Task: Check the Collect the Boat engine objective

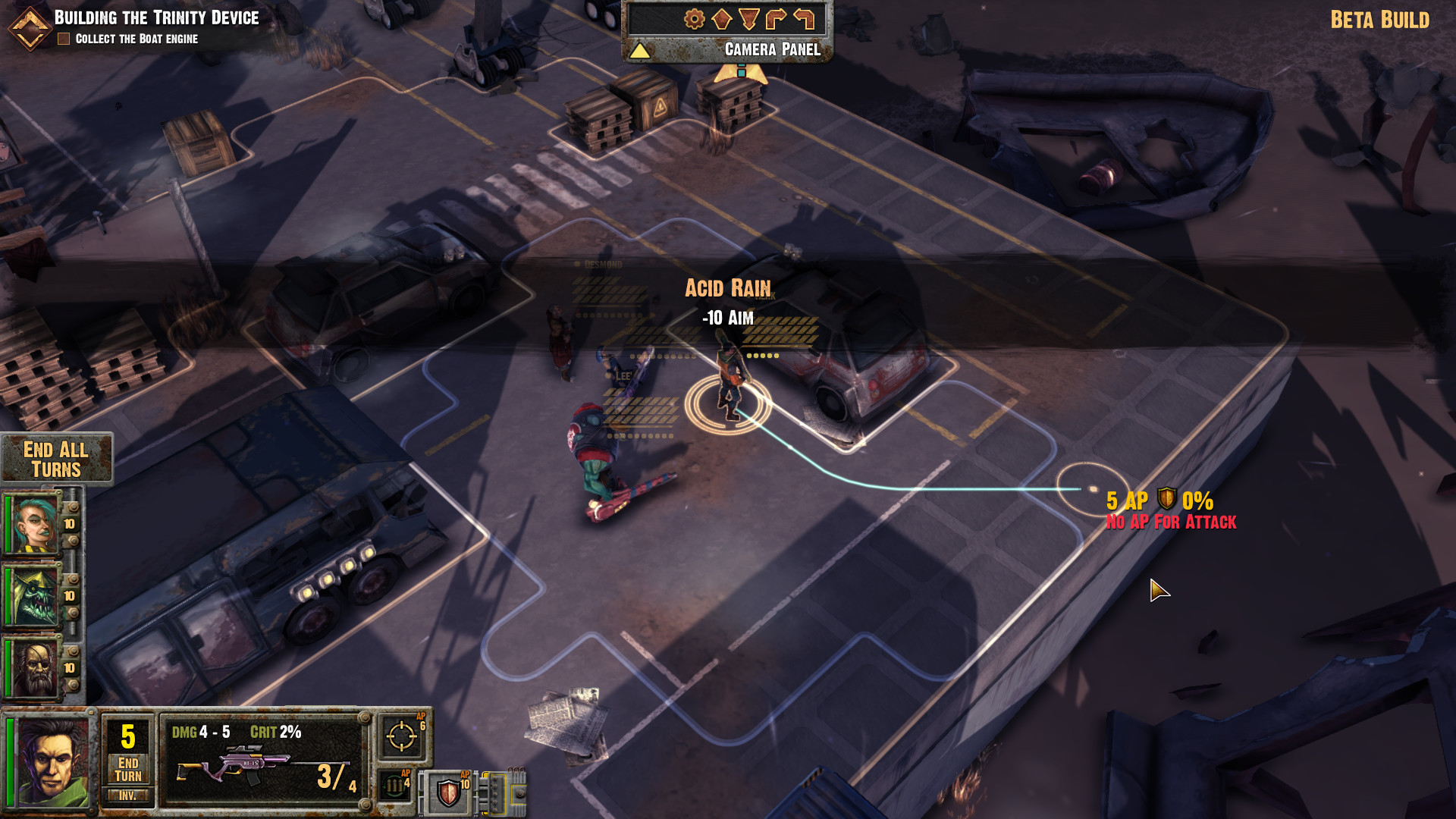Action: [x=64, y=39]
